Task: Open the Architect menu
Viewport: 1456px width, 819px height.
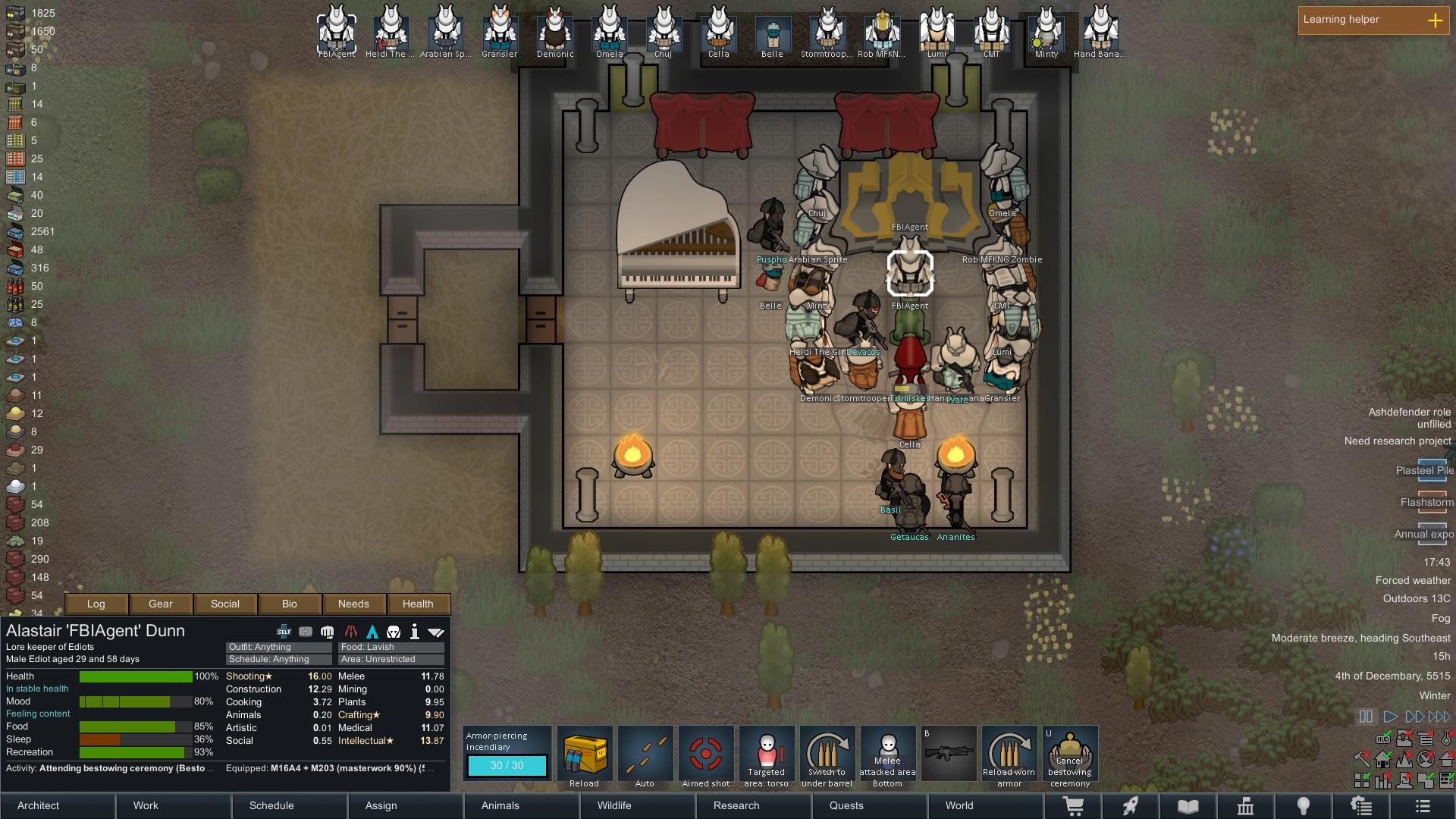Action: [38, 805]
